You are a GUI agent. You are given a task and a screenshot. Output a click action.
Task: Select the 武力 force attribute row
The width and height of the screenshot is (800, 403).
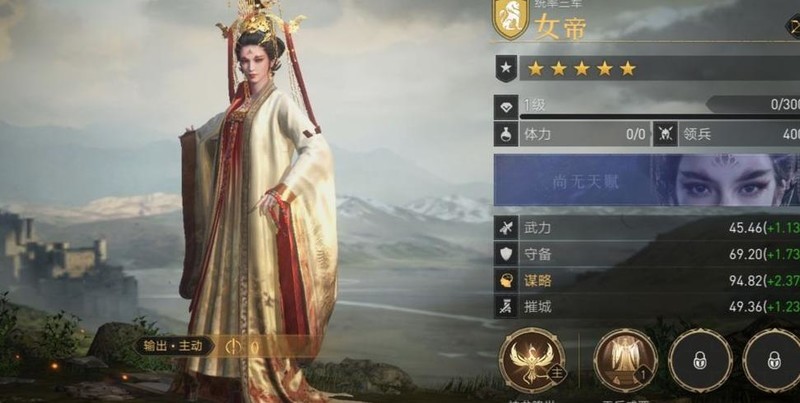[x=645, y=228]
